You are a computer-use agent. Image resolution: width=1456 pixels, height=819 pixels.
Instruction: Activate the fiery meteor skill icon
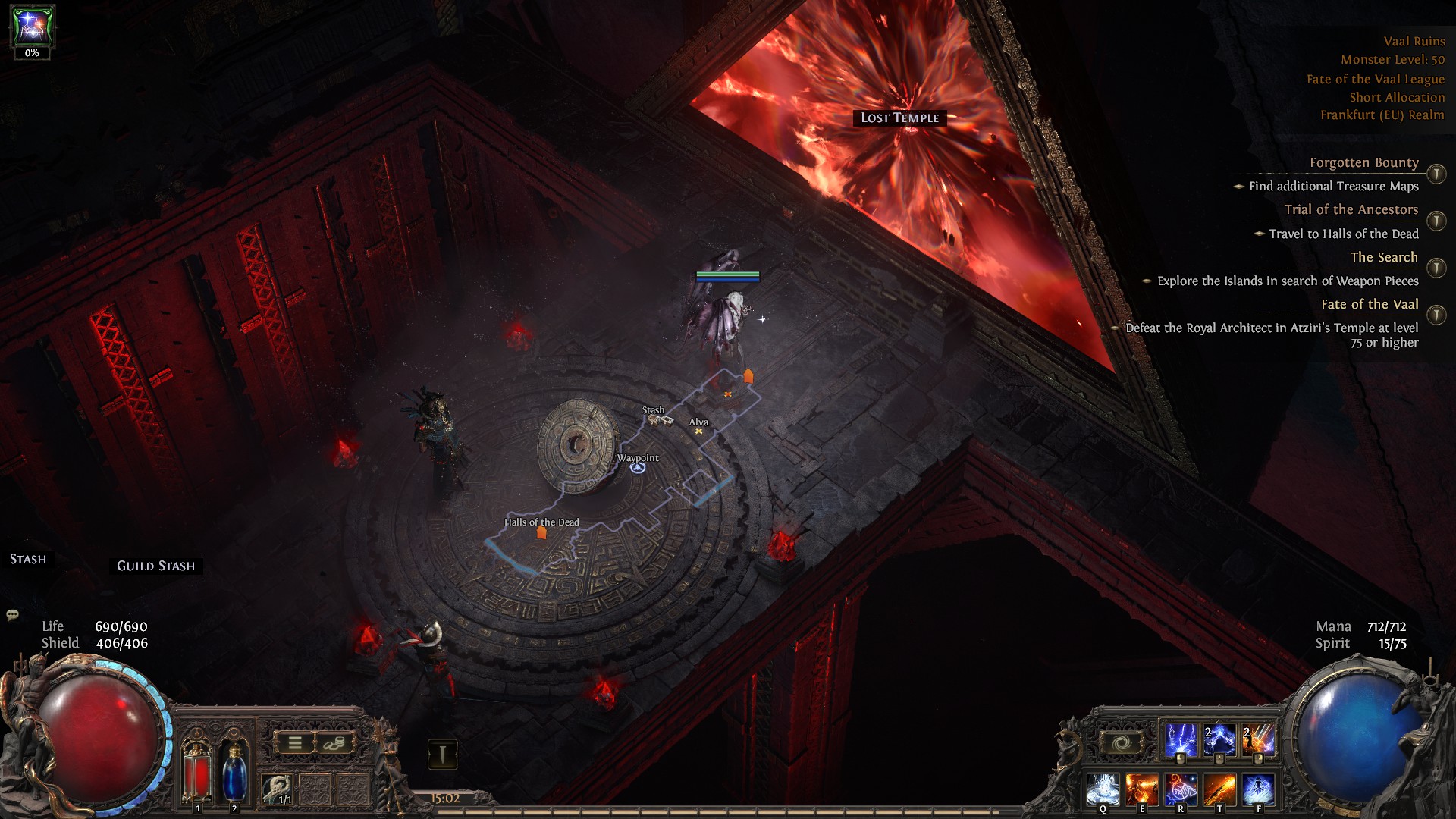pyautogui.click(x=1258, y=741)
